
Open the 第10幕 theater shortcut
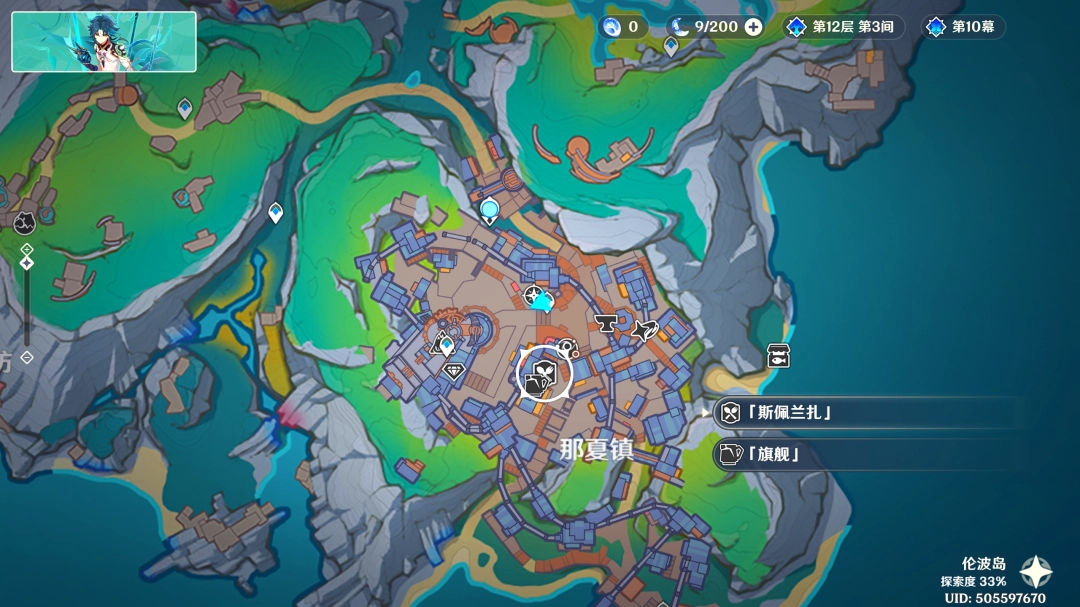pyautogui.click(x=963, y=27)
